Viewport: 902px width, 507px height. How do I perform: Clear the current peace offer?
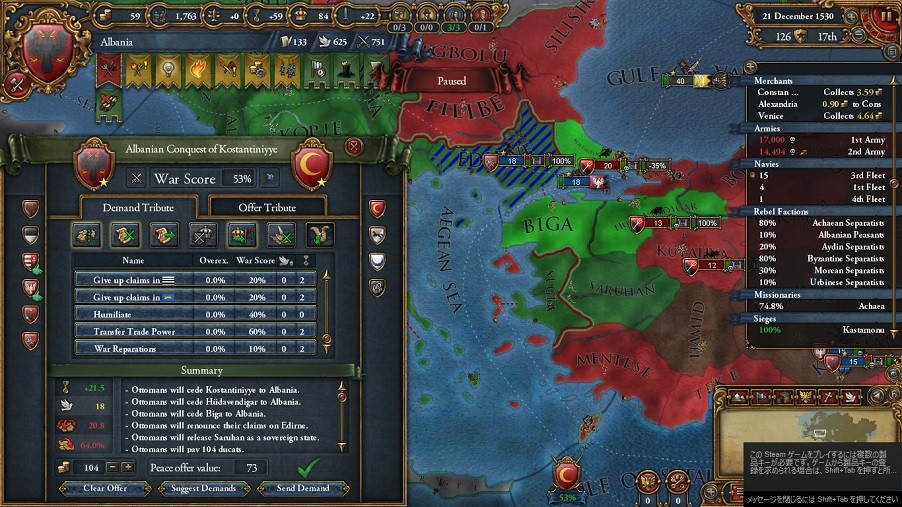coord(106,489)
